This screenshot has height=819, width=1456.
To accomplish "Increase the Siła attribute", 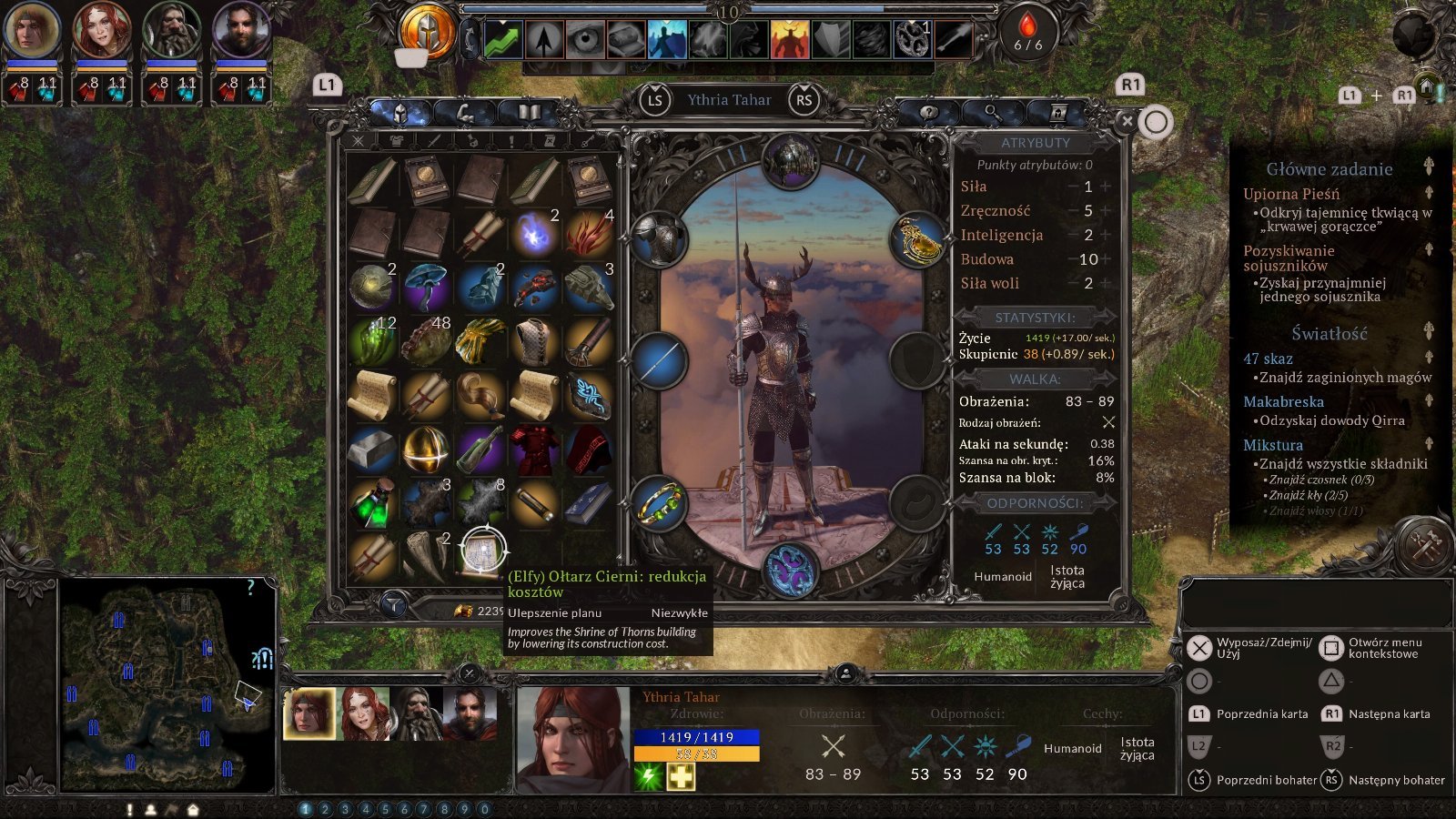I will pyautogui.click(x=1106, y=187).
